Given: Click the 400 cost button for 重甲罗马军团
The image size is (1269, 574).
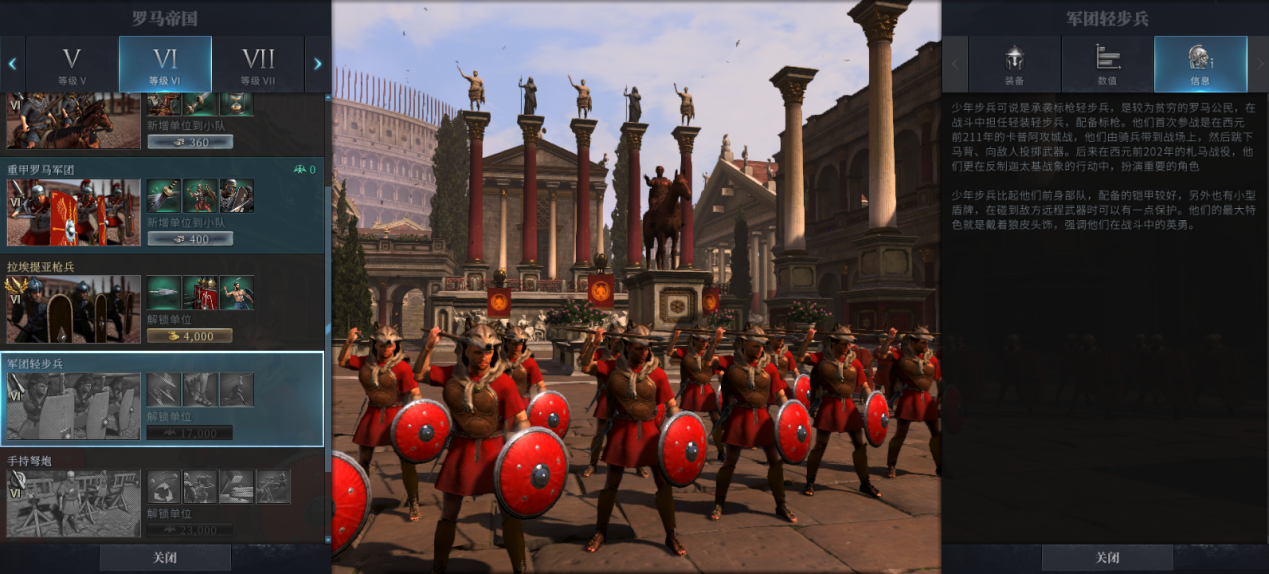Looking at the screenshot, I should pos(190,239).
